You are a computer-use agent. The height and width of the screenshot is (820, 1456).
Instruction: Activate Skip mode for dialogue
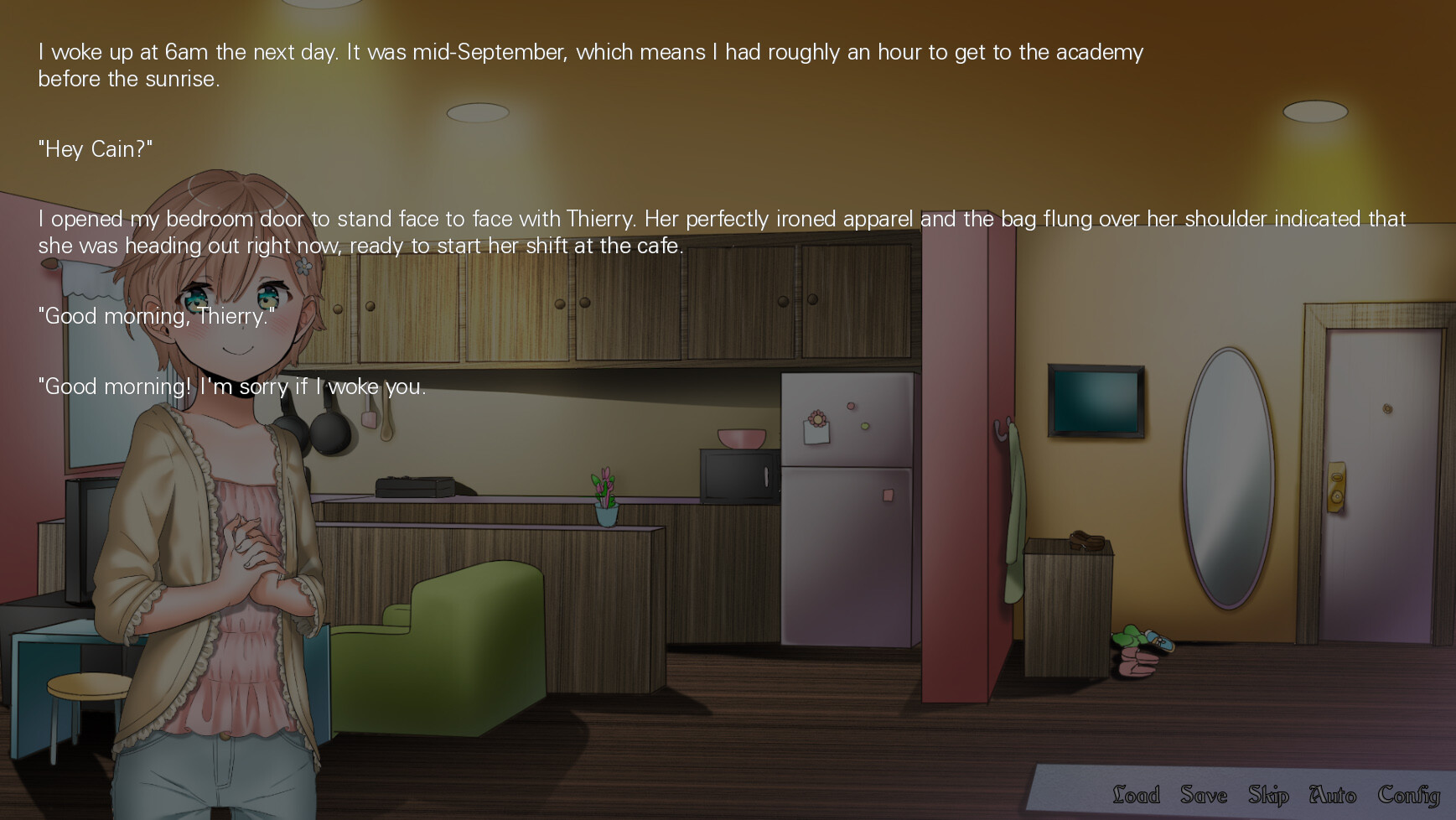click(1267, 795)
